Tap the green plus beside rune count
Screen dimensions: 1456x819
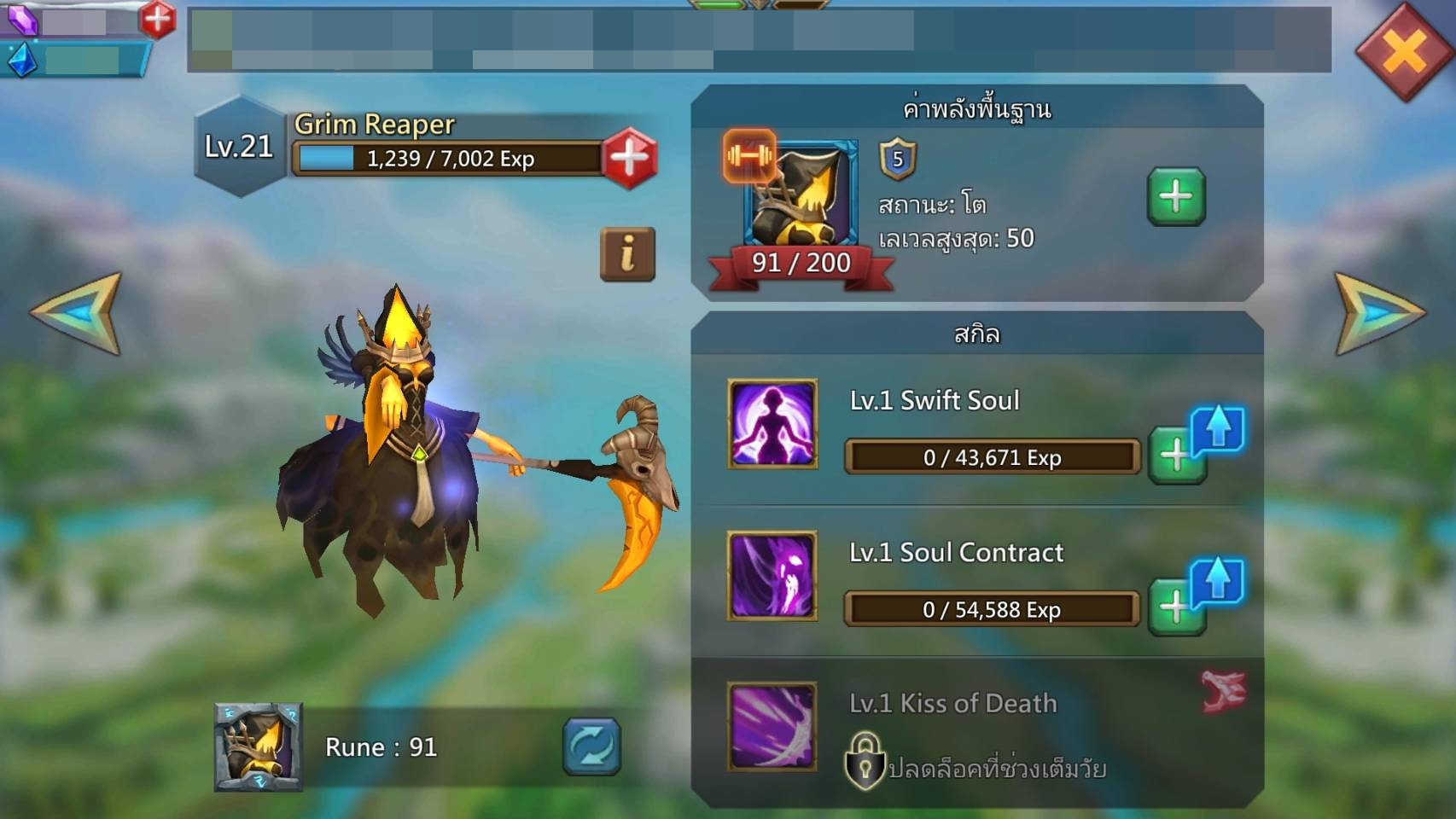(x=1175, y=197)
